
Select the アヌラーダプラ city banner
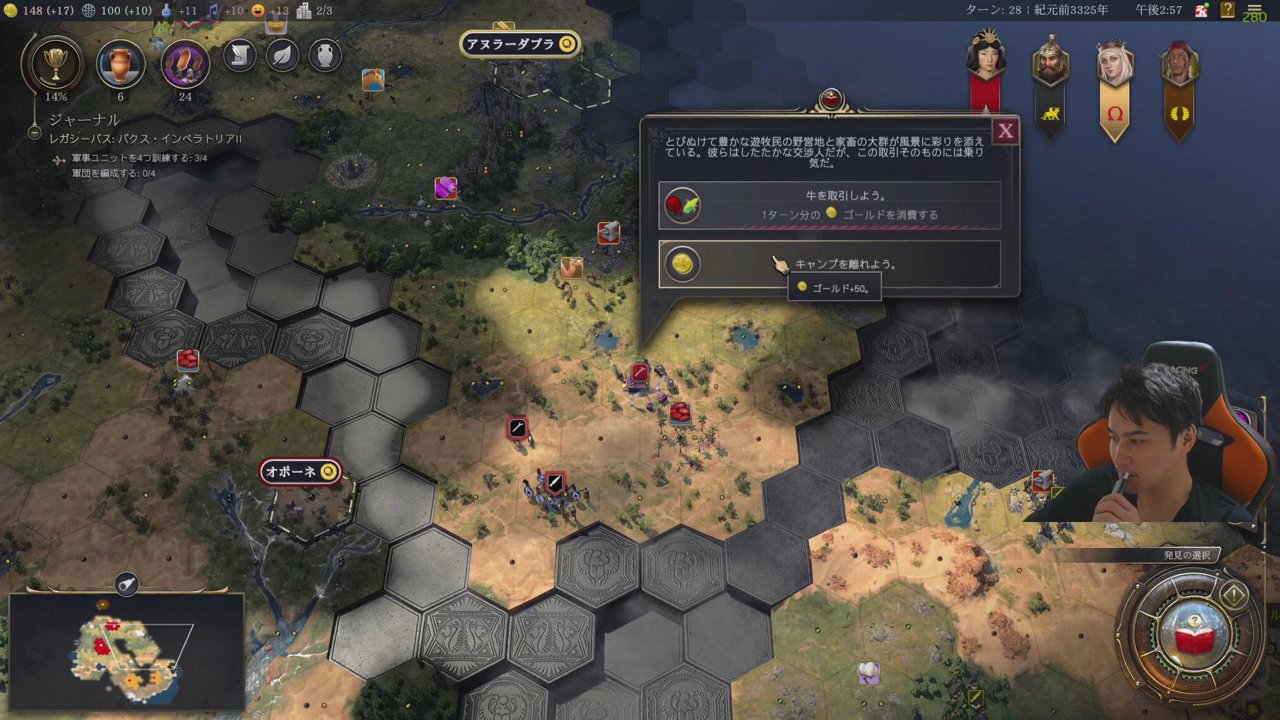pyautogui.click(x=520, y=44)
